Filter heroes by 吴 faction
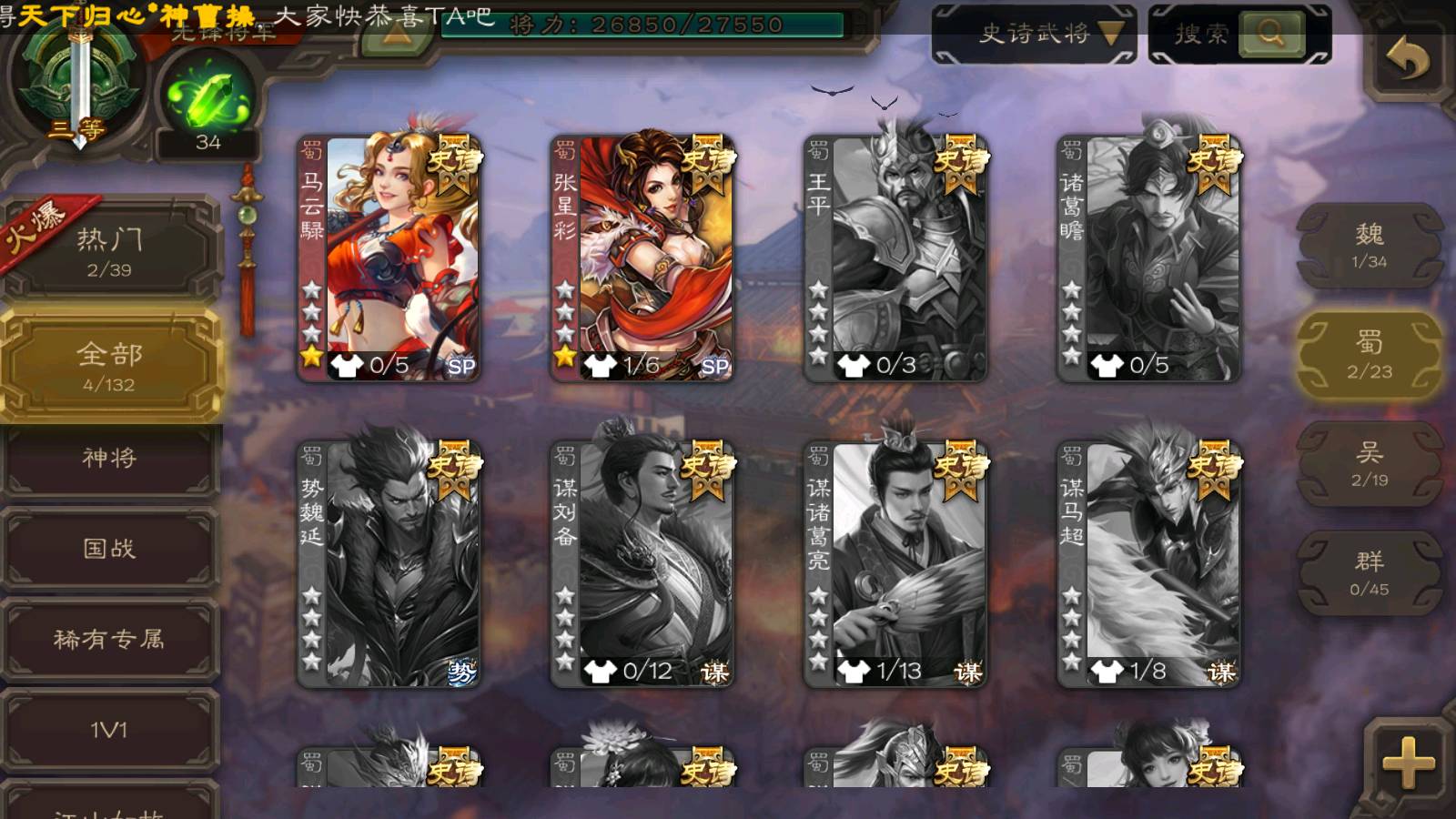The image size is (1456, 819). coord(1369,464)
